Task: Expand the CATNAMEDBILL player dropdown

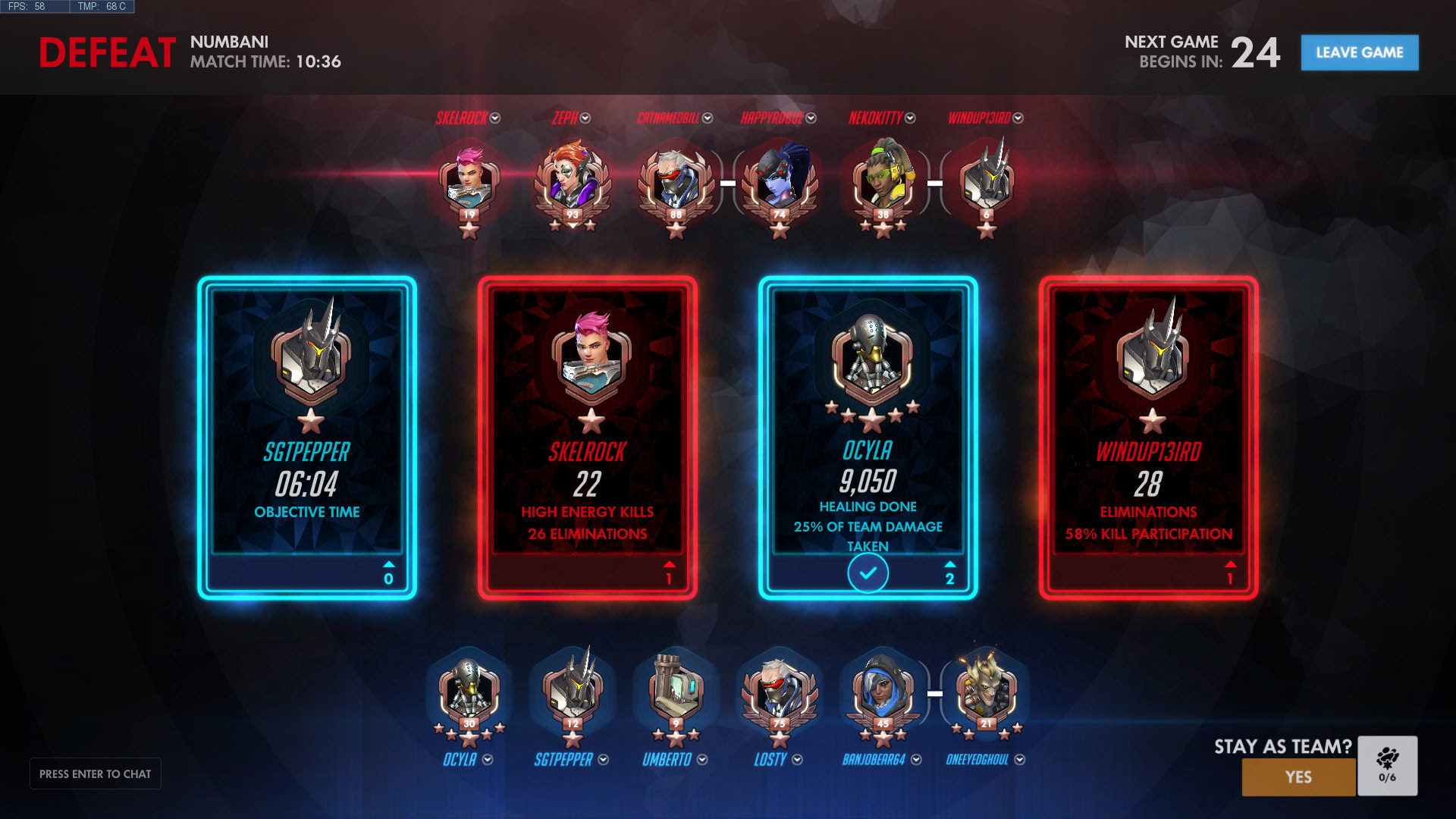Action: point(708,118)
